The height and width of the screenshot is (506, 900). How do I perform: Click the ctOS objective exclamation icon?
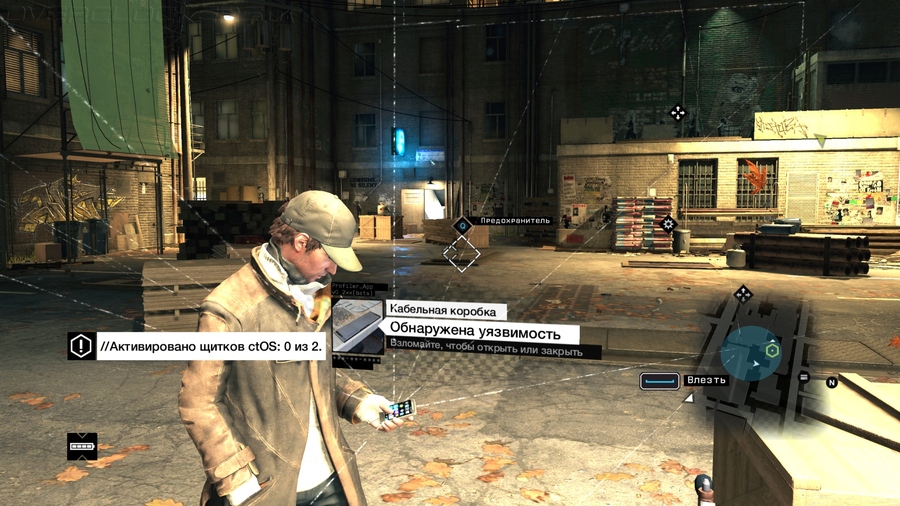click(x=81, y=346)
